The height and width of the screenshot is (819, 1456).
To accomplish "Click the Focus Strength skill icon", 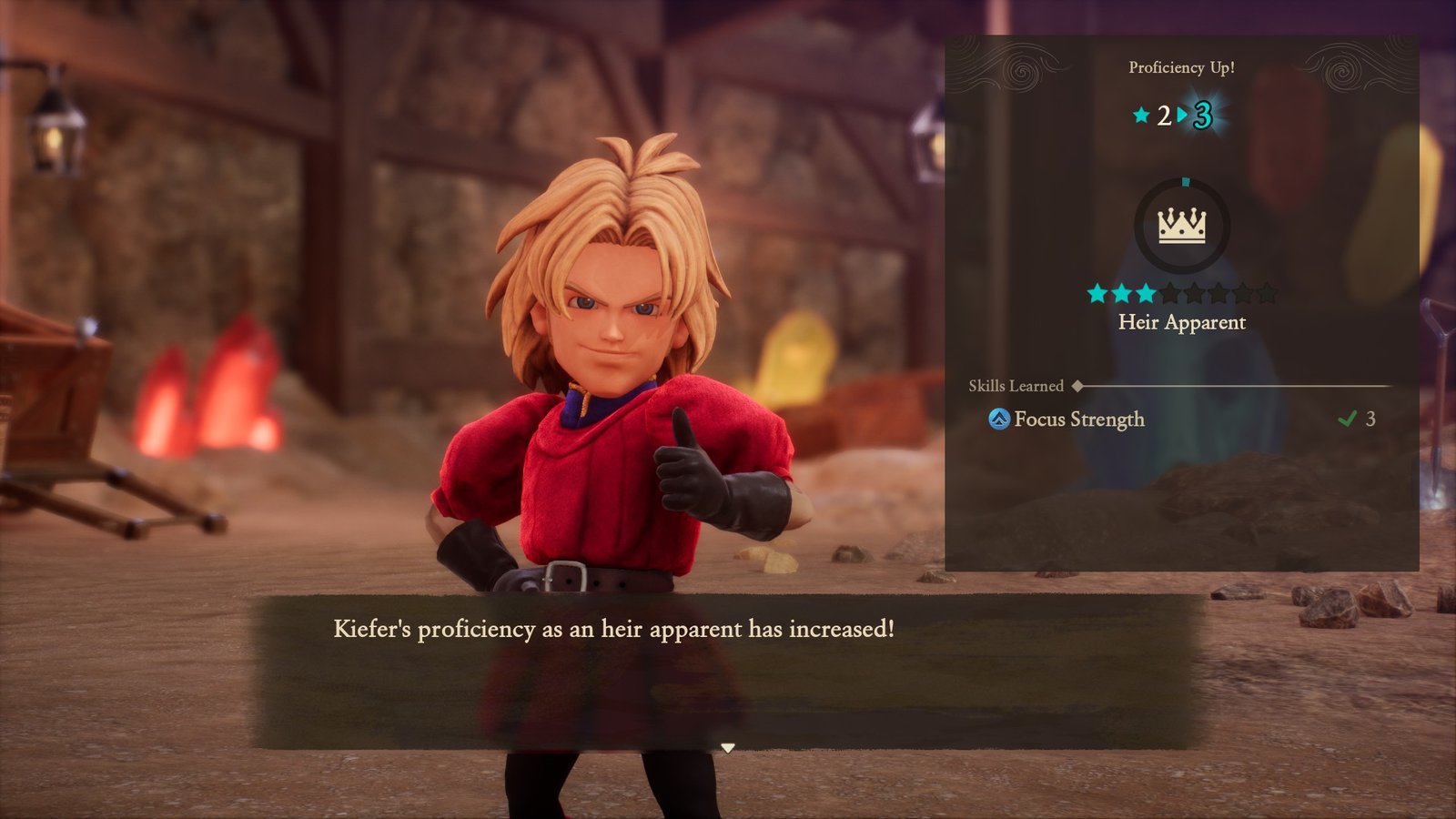I will point(999,420).
